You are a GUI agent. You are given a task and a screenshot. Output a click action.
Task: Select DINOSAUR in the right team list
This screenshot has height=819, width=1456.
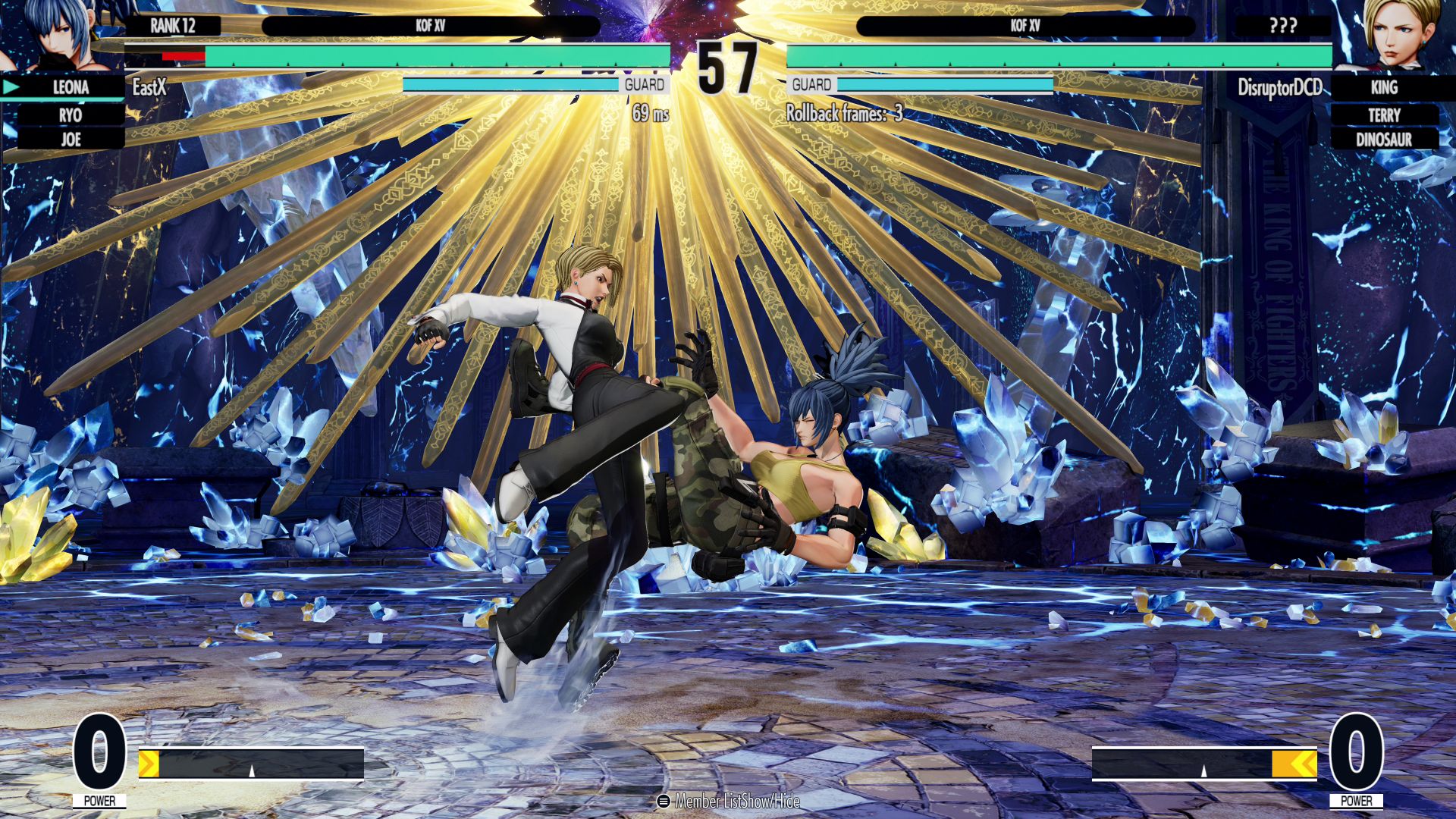coord(1384,140)
